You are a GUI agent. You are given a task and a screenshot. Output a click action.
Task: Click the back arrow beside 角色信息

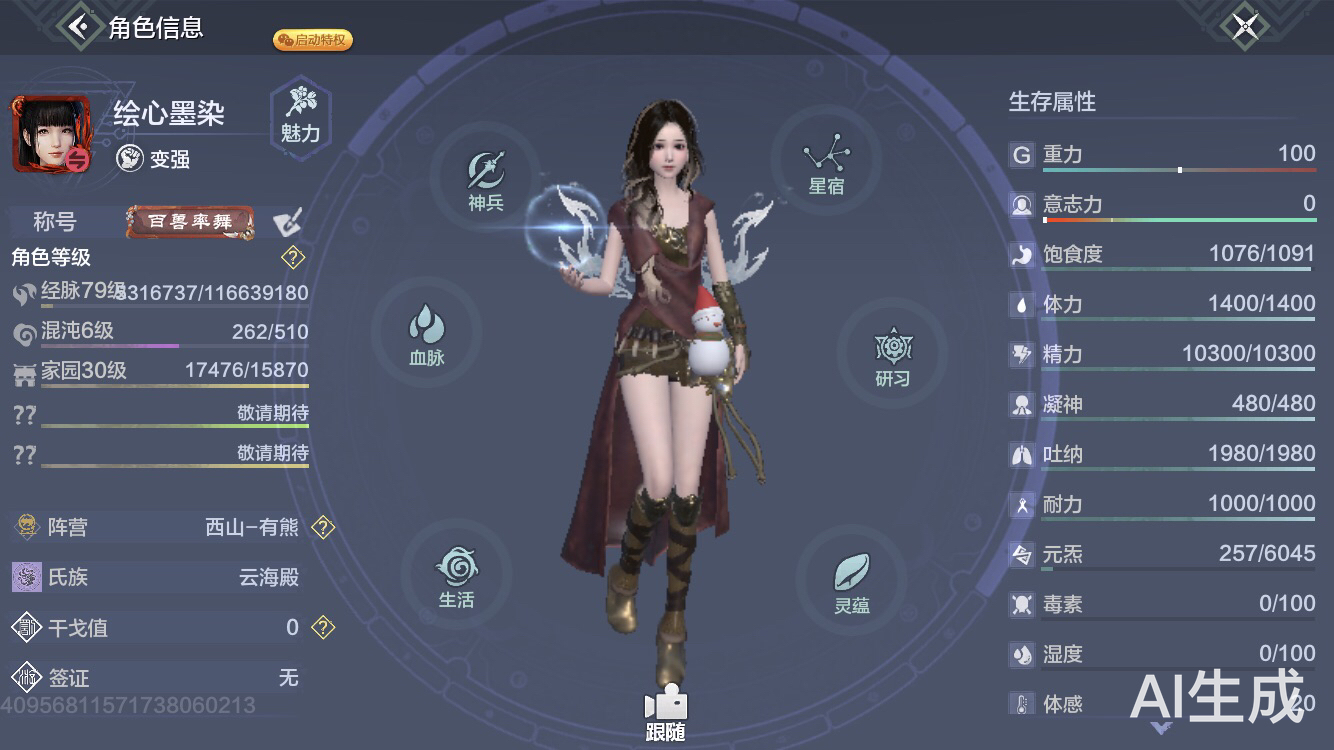pyautogui.click(x=79, y=26)
